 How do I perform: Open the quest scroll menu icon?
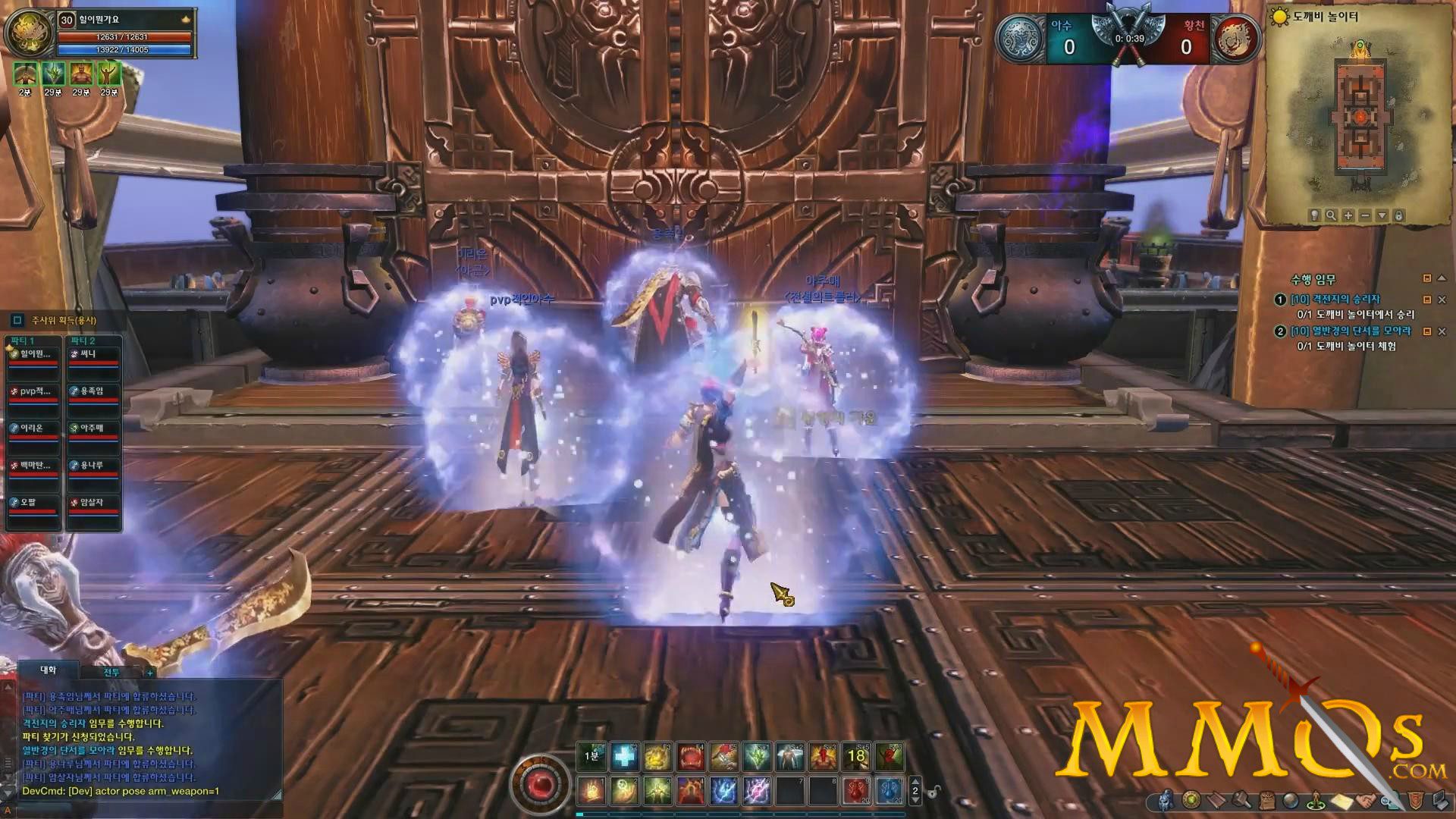tap(1216, 801)
